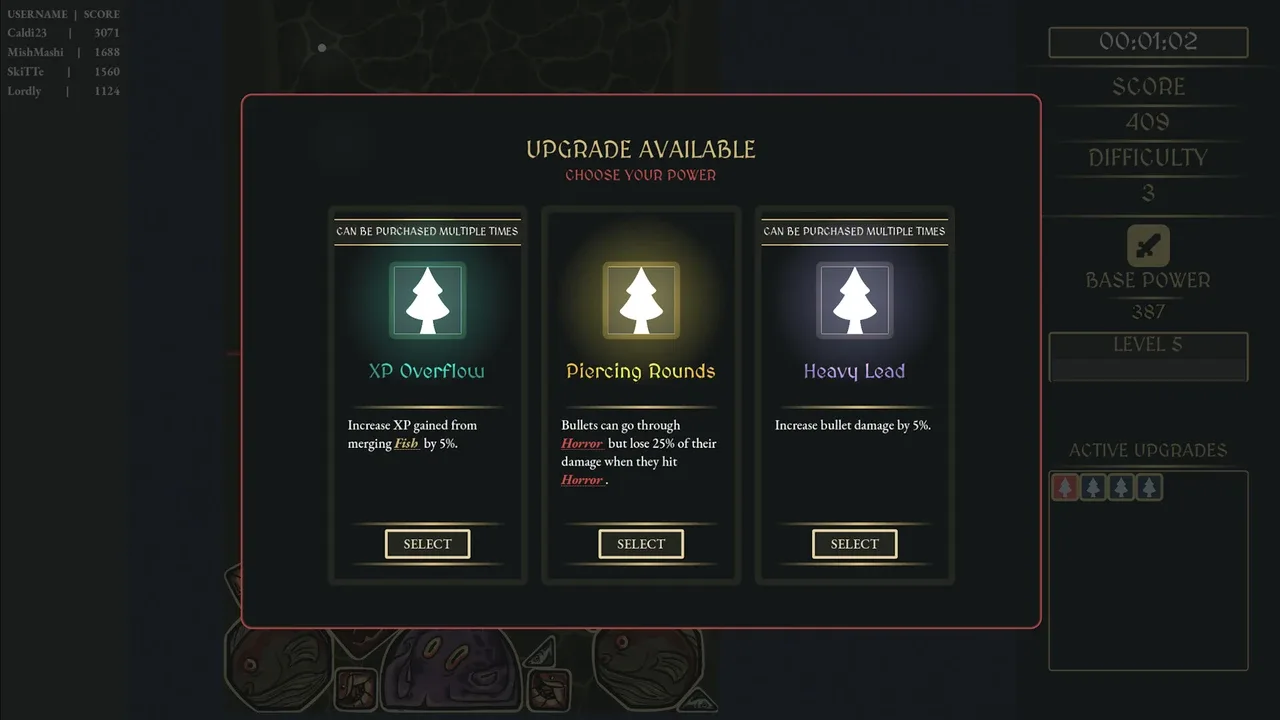Click the Piercing Rounds yellow icon

coord(641,300)
